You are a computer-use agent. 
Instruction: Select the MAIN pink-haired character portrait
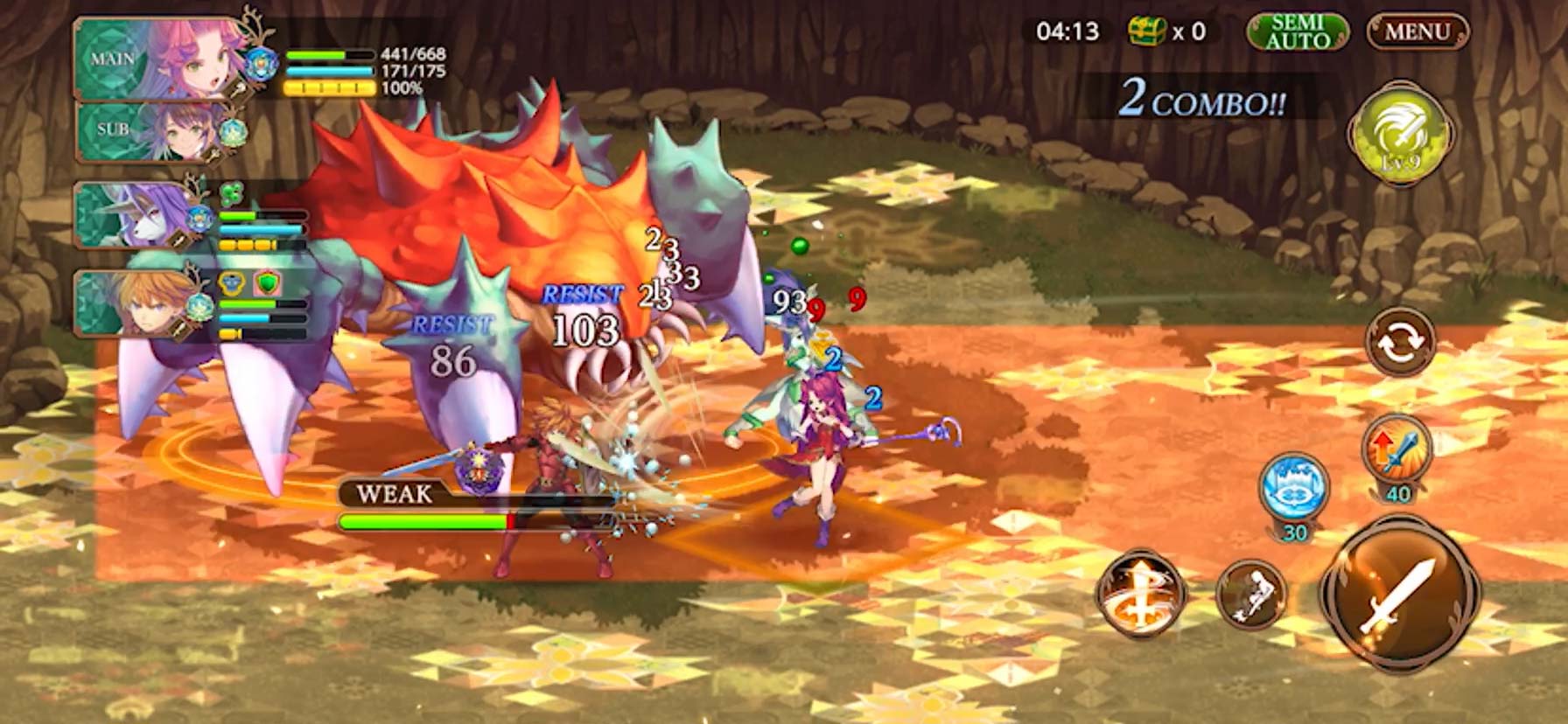(162, 59)
